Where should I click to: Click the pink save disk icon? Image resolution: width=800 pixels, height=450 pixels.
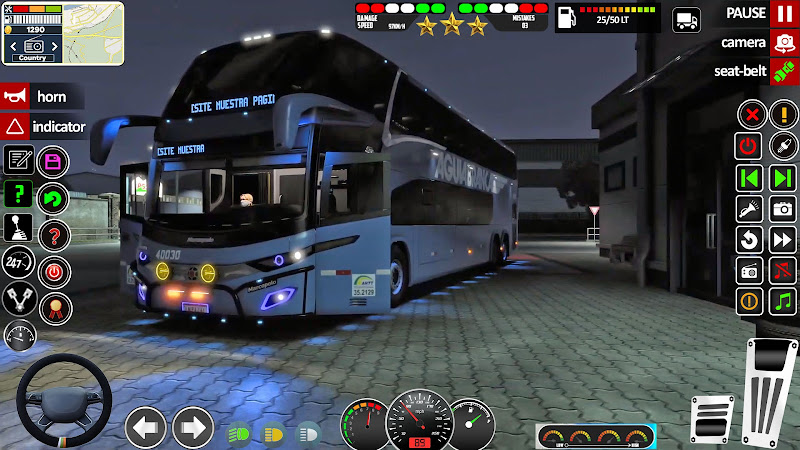click(52, 161)
